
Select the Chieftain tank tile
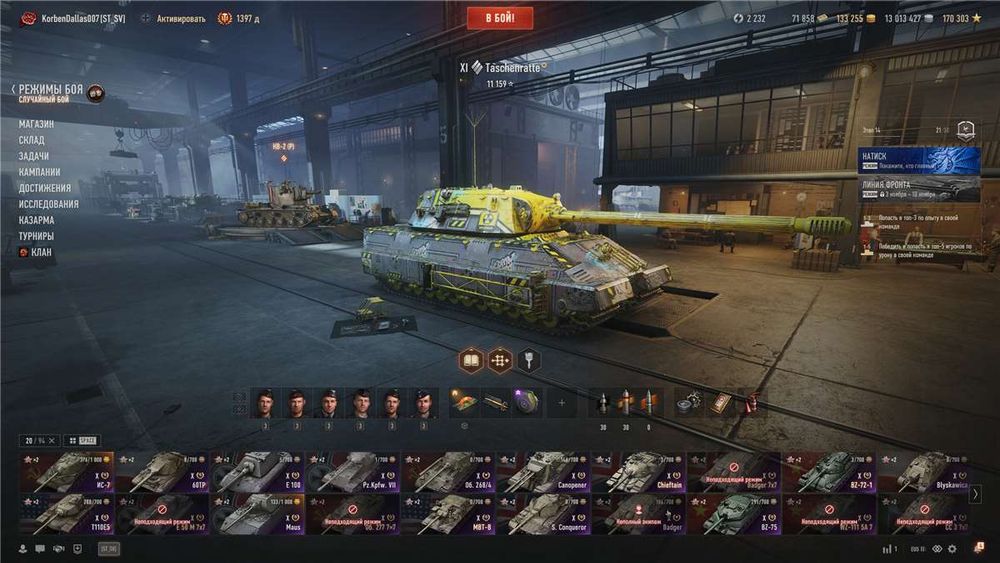(x=639, y=472)
